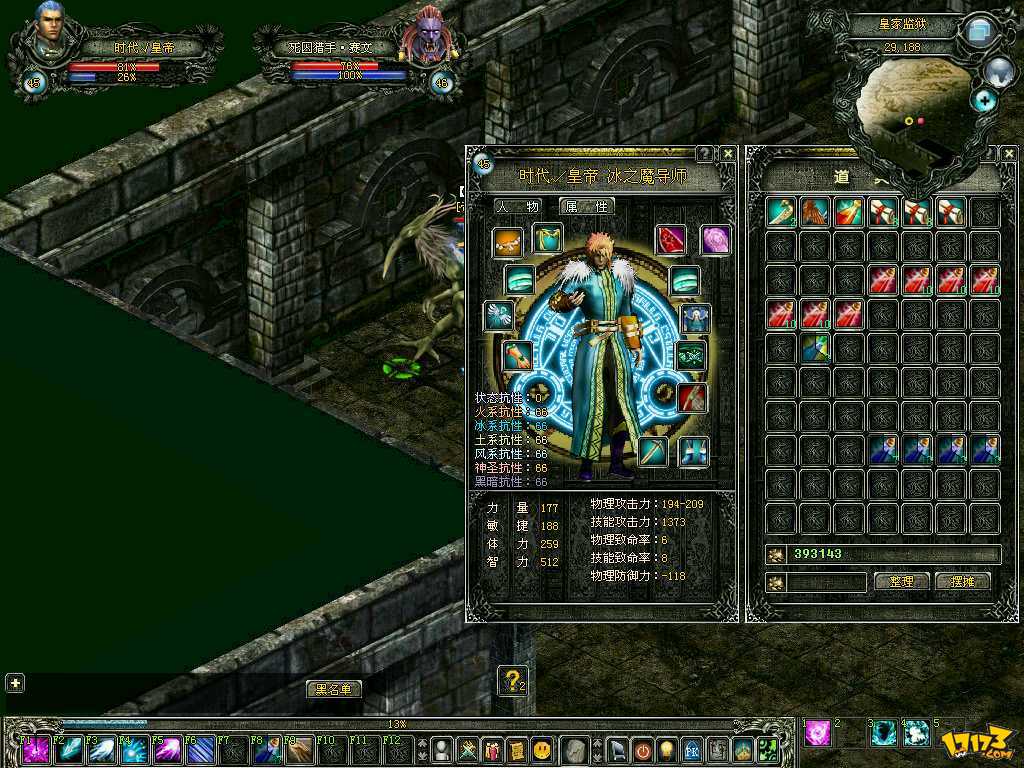Viewport: 1024px width, 768px height.
Task: Click the yellow question mark help icon
Action: pyautogui.click(x=511, y=681)
